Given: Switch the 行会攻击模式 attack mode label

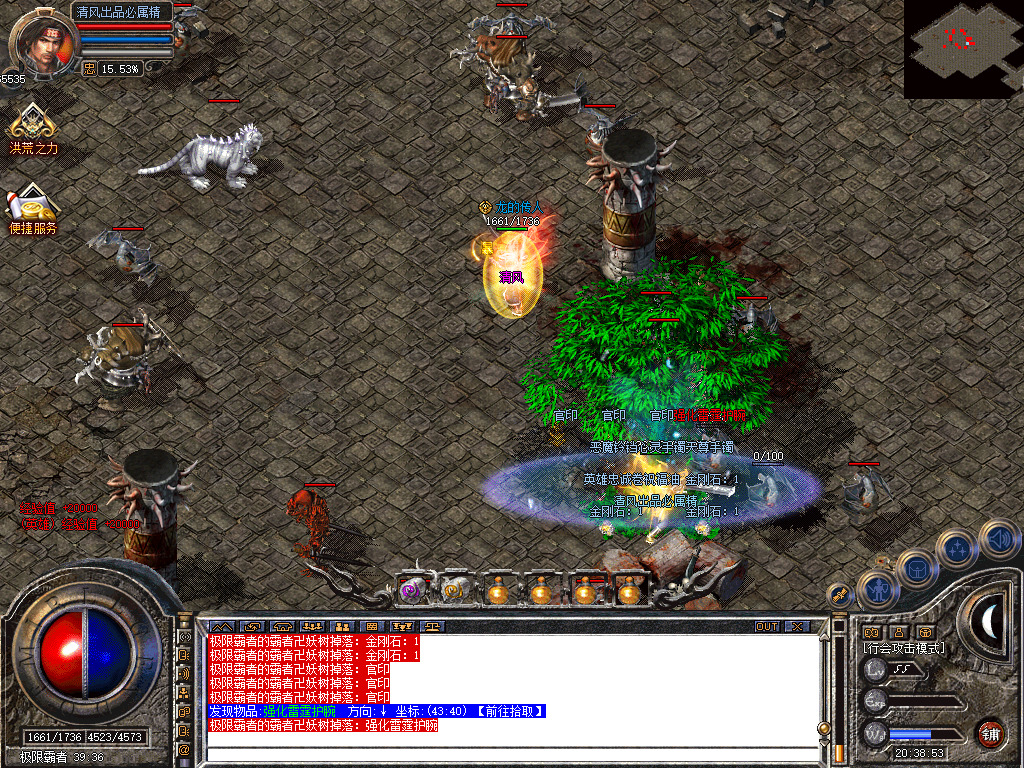Looking at the screenshot, I should [904, 648].
